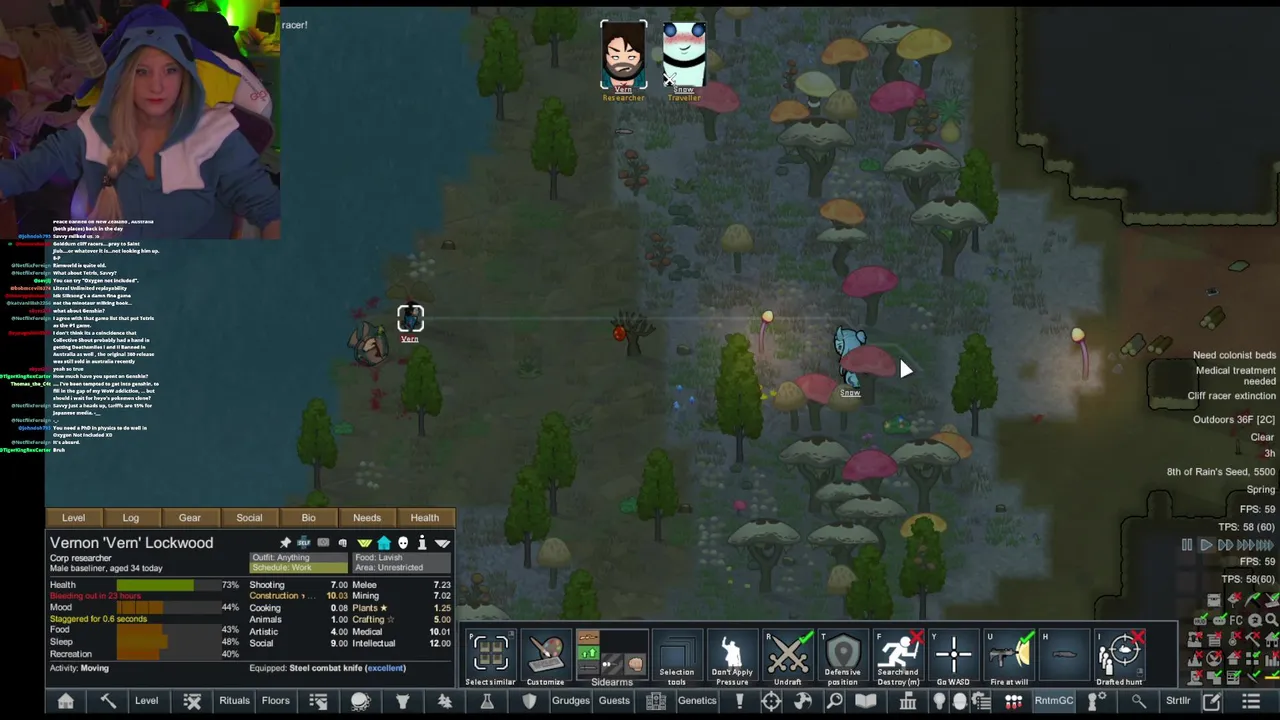
Task: Open the Genetics menu
Action: (697, 701)
